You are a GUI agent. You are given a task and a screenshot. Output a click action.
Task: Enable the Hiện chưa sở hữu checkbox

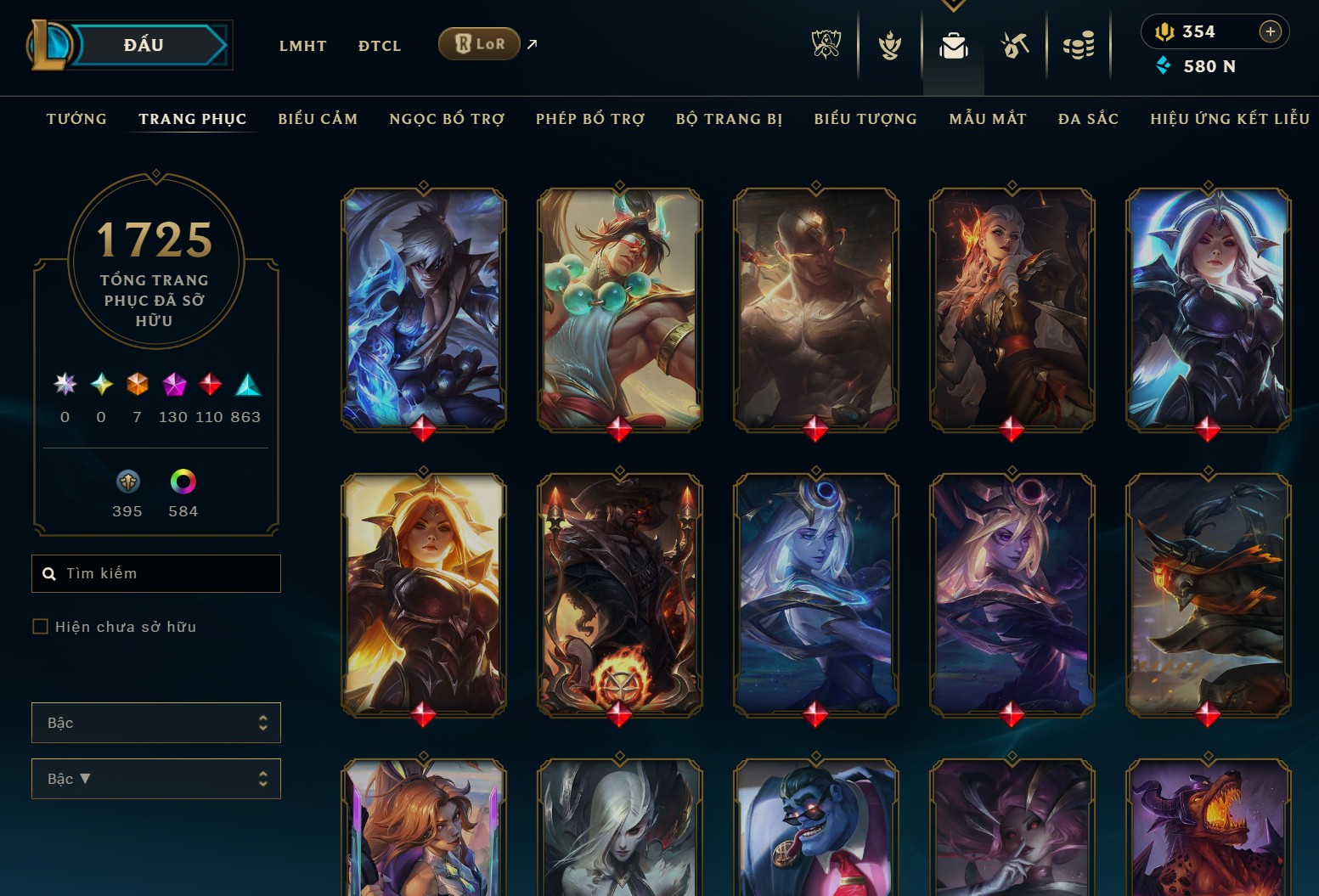point(40,626)
